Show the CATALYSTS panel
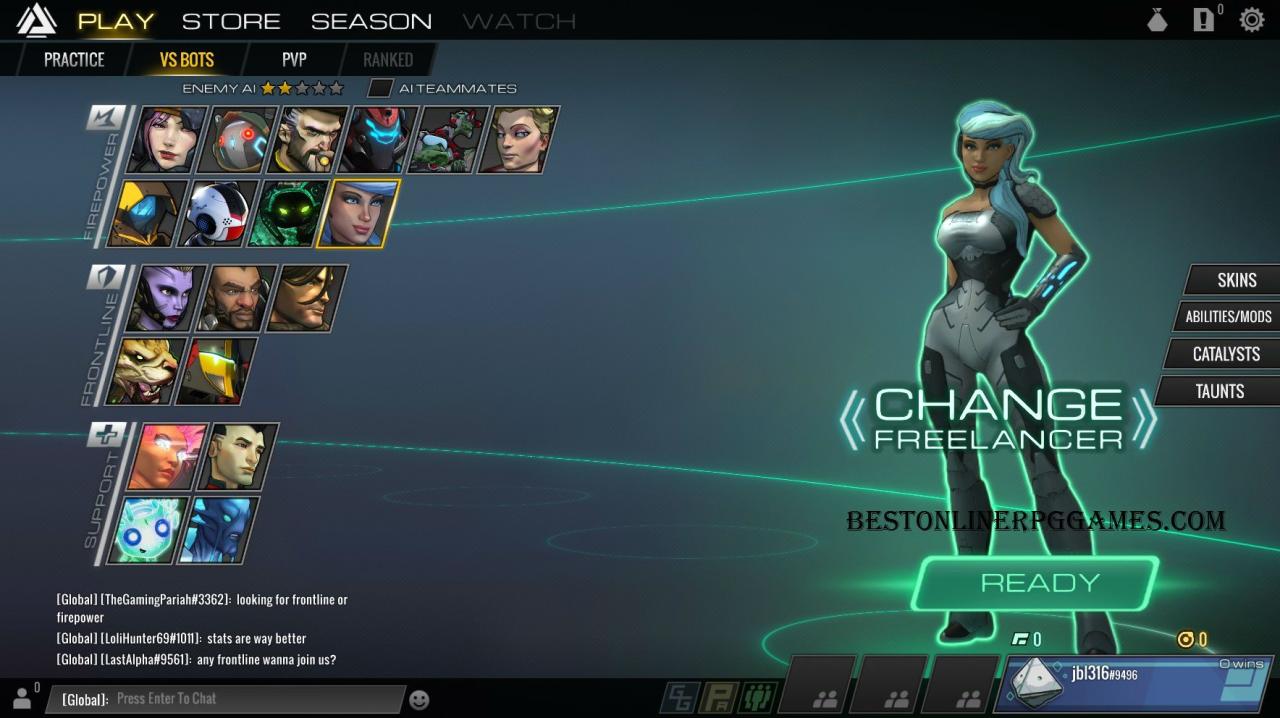 [x=1225, y=354]
